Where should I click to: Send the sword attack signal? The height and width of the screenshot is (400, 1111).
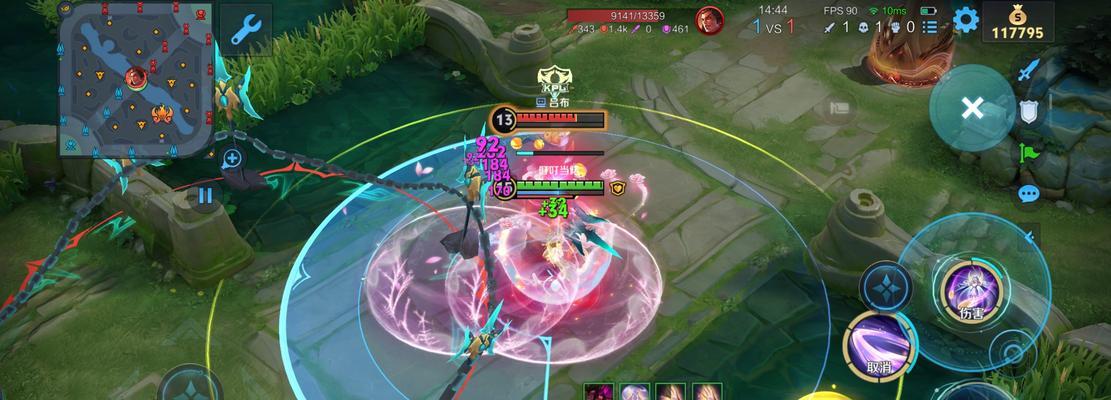[x=1029, y=69]
